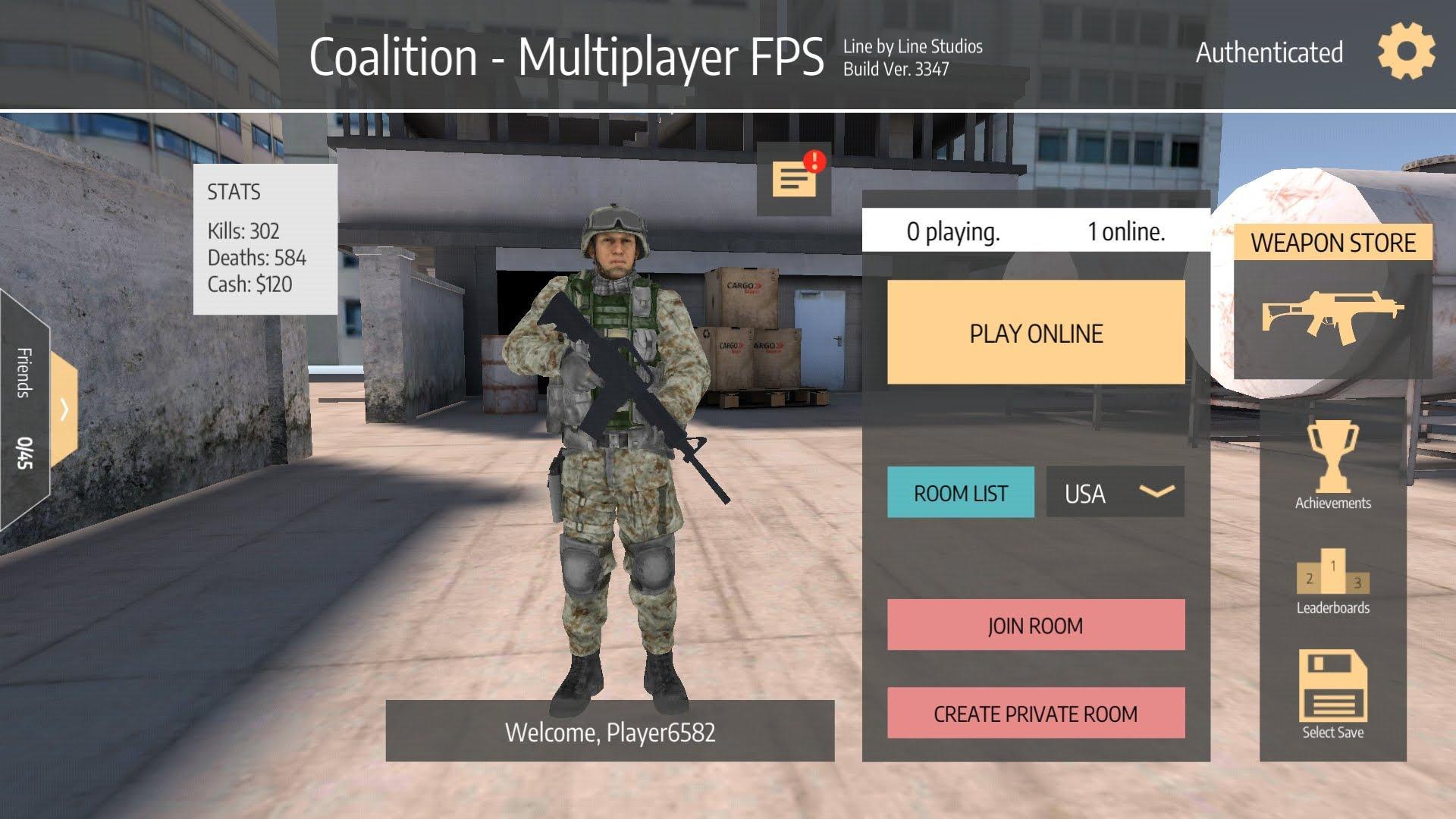The image size is (1456, 819).
Task: Open the USA region dropdown
Action: pyautogui.click(x=1115, y=492)
